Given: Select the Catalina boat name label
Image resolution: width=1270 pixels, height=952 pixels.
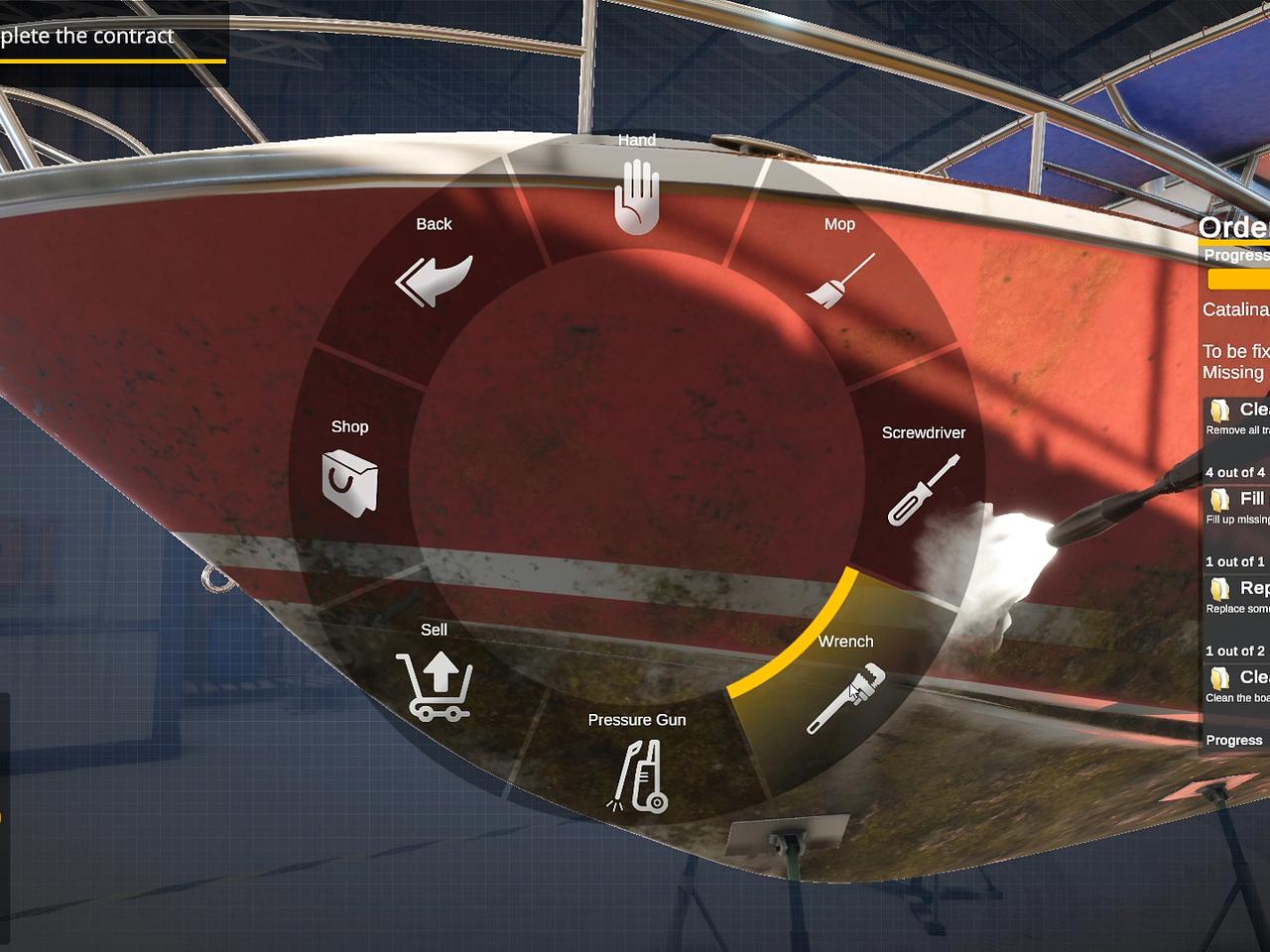Looking at the screenshot, I should [1234, 309].
